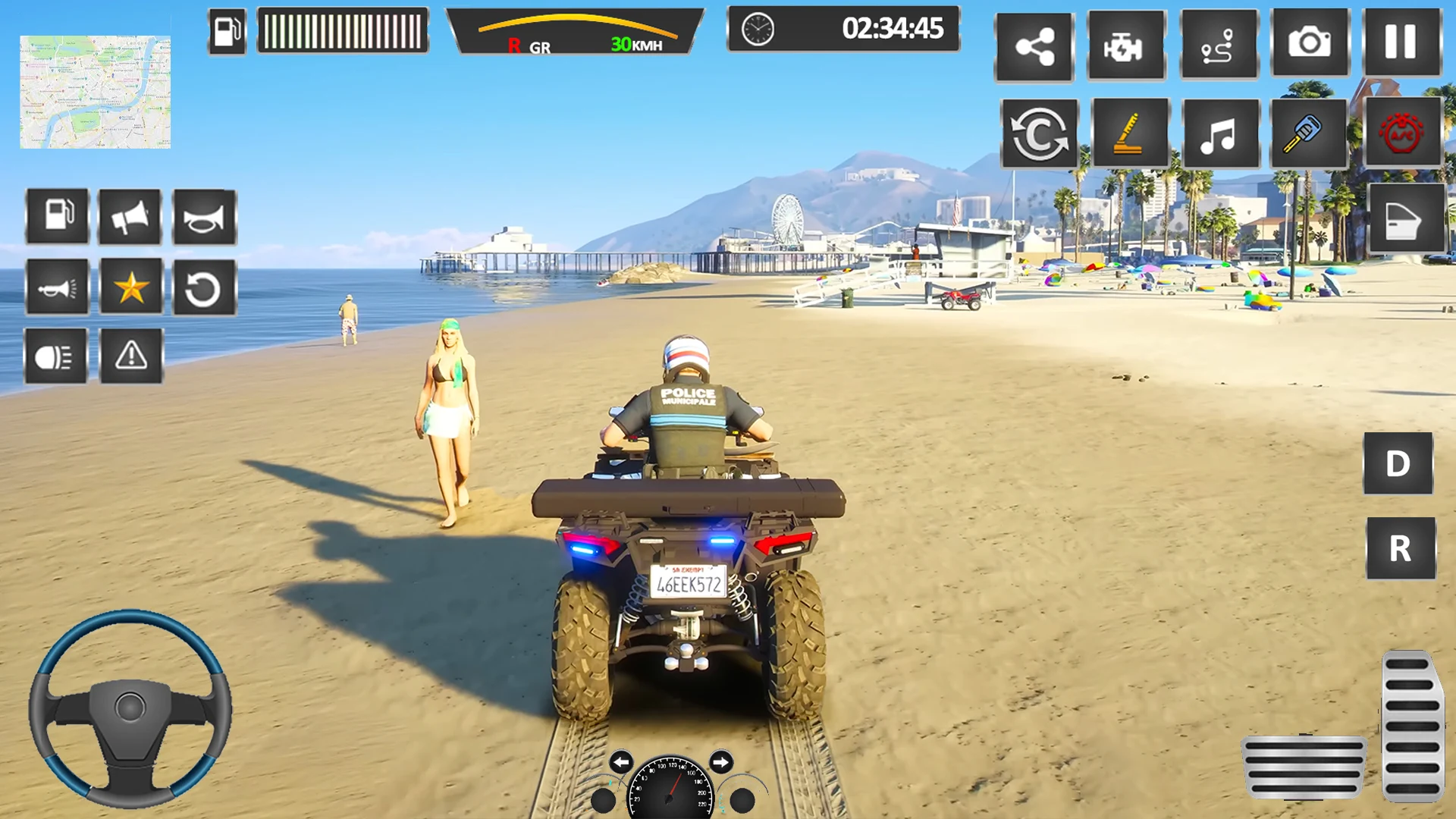Screen dimensions: 1456x819
Task: Click the circular C arrows button
Action: click(x=1039, y=134)
